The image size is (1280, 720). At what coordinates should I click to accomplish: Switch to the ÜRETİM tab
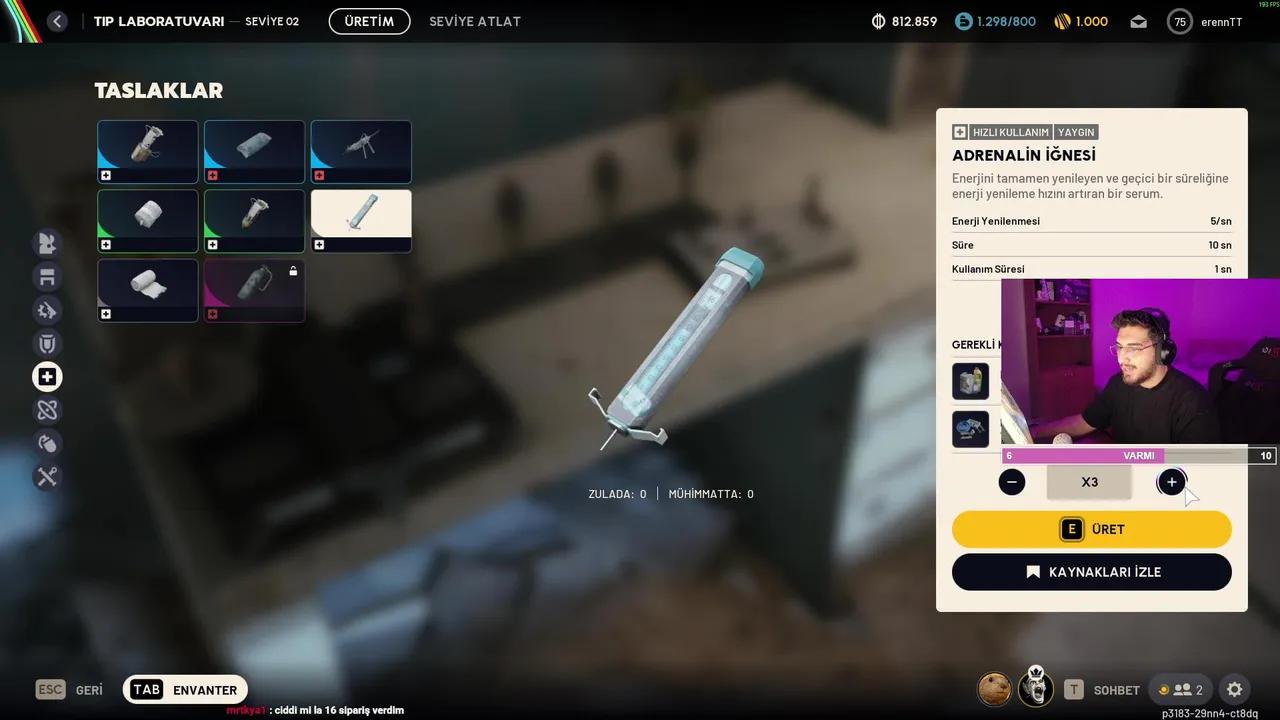click(369, 20)
